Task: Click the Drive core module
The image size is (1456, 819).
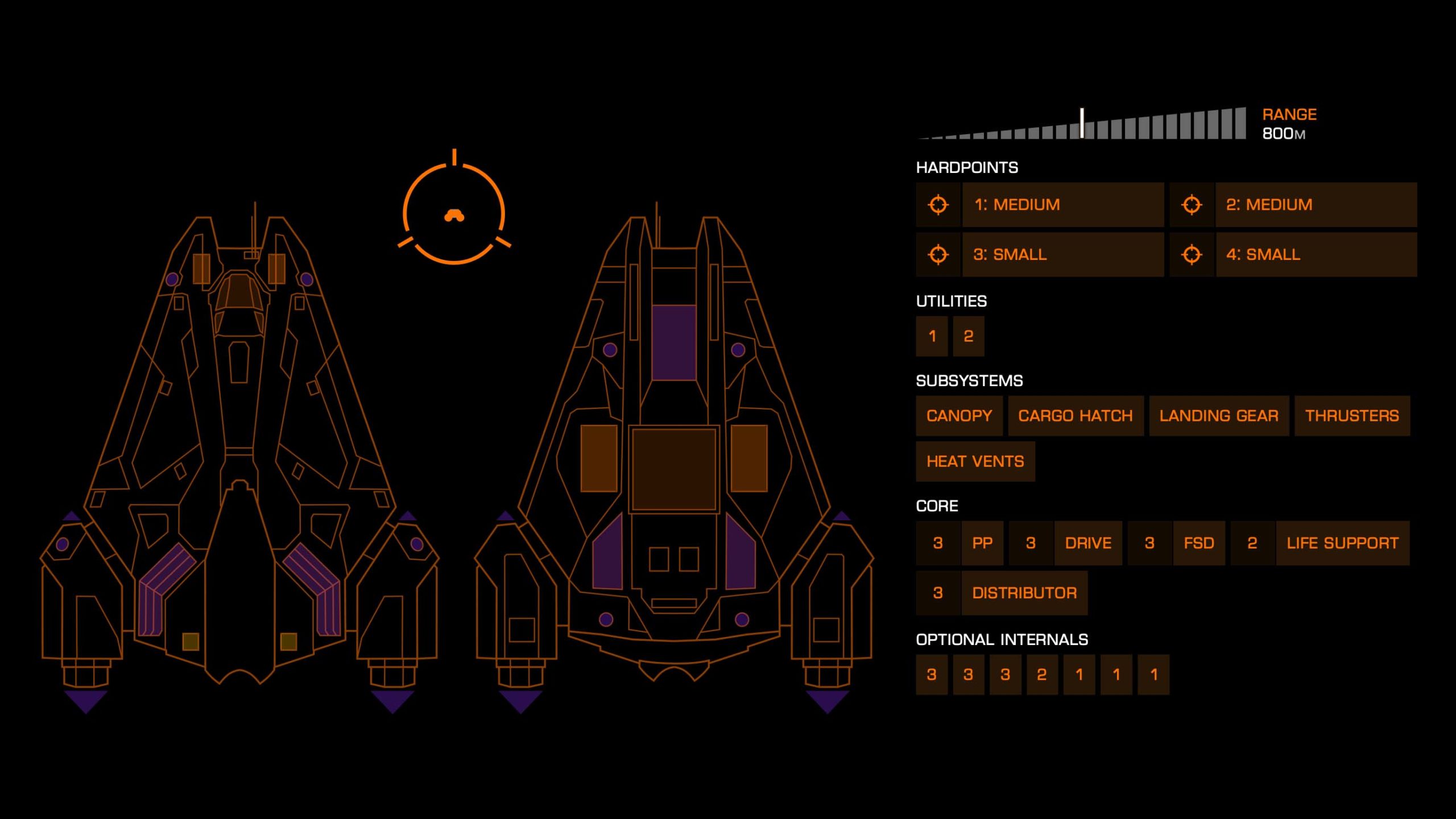Action: 1087,543
